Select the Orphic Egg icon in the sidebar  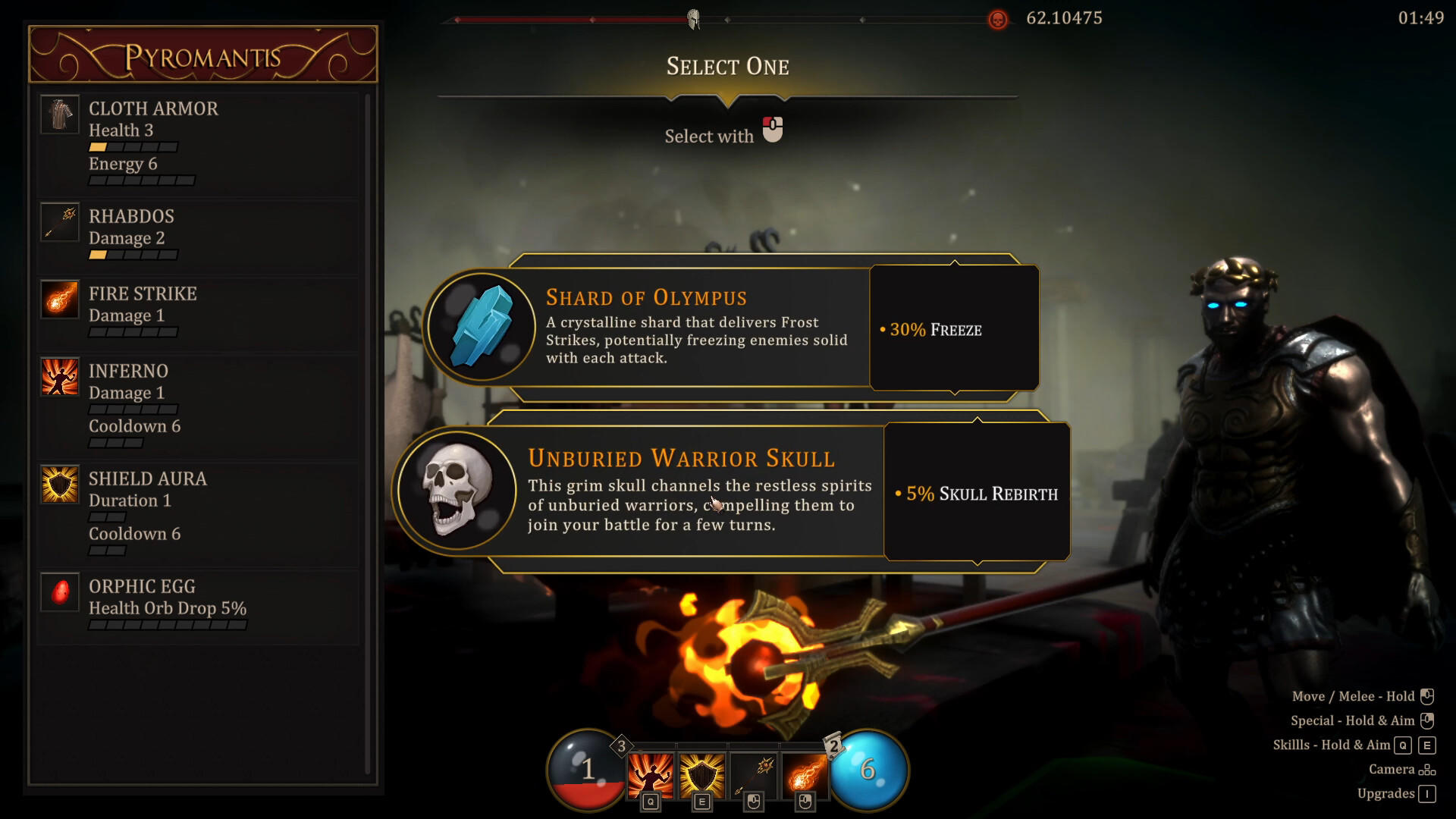tap(59, 592)
